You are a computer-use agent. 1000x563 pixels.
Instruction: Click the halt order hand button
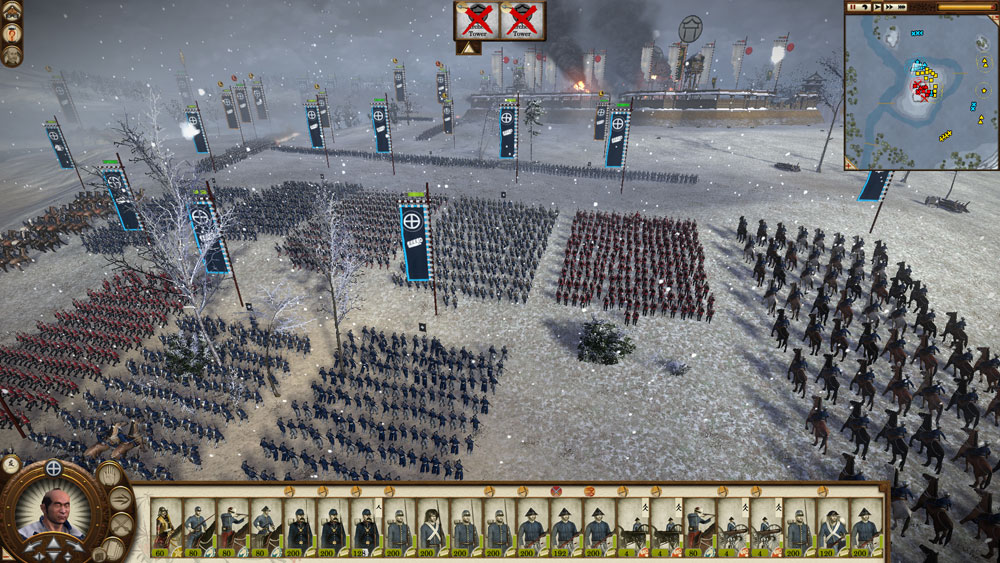coord(109,474)
